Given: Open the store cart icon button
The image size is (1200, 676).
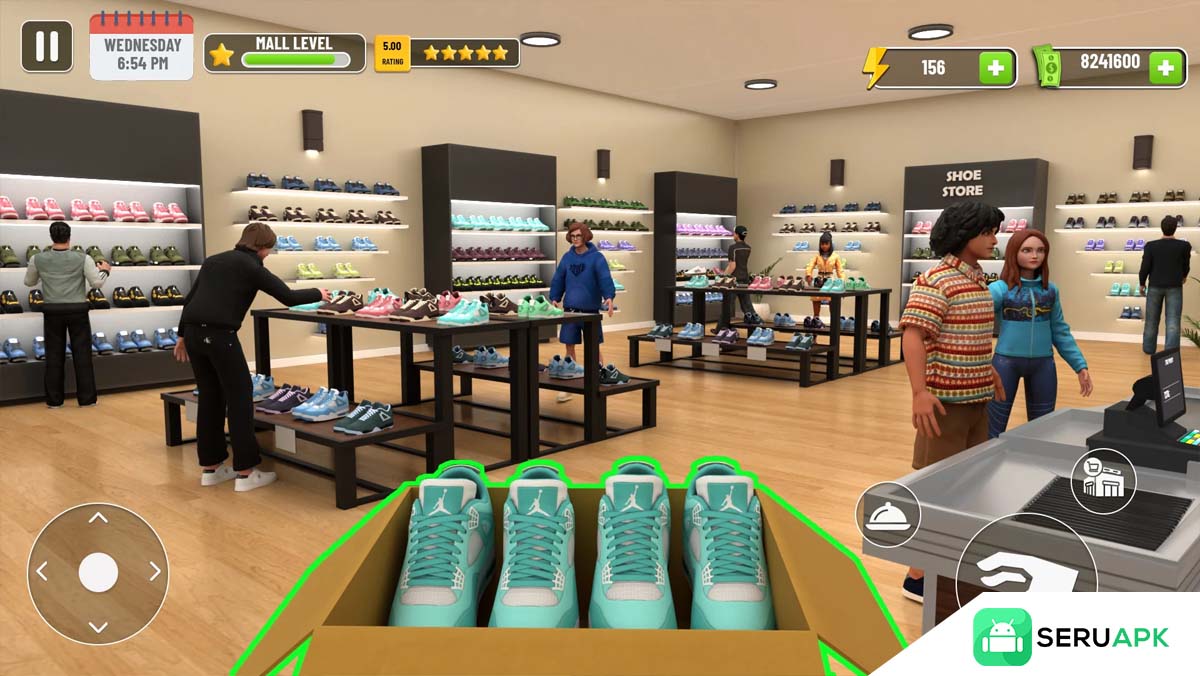Looking at the screenshot, I should (1103, 482).
